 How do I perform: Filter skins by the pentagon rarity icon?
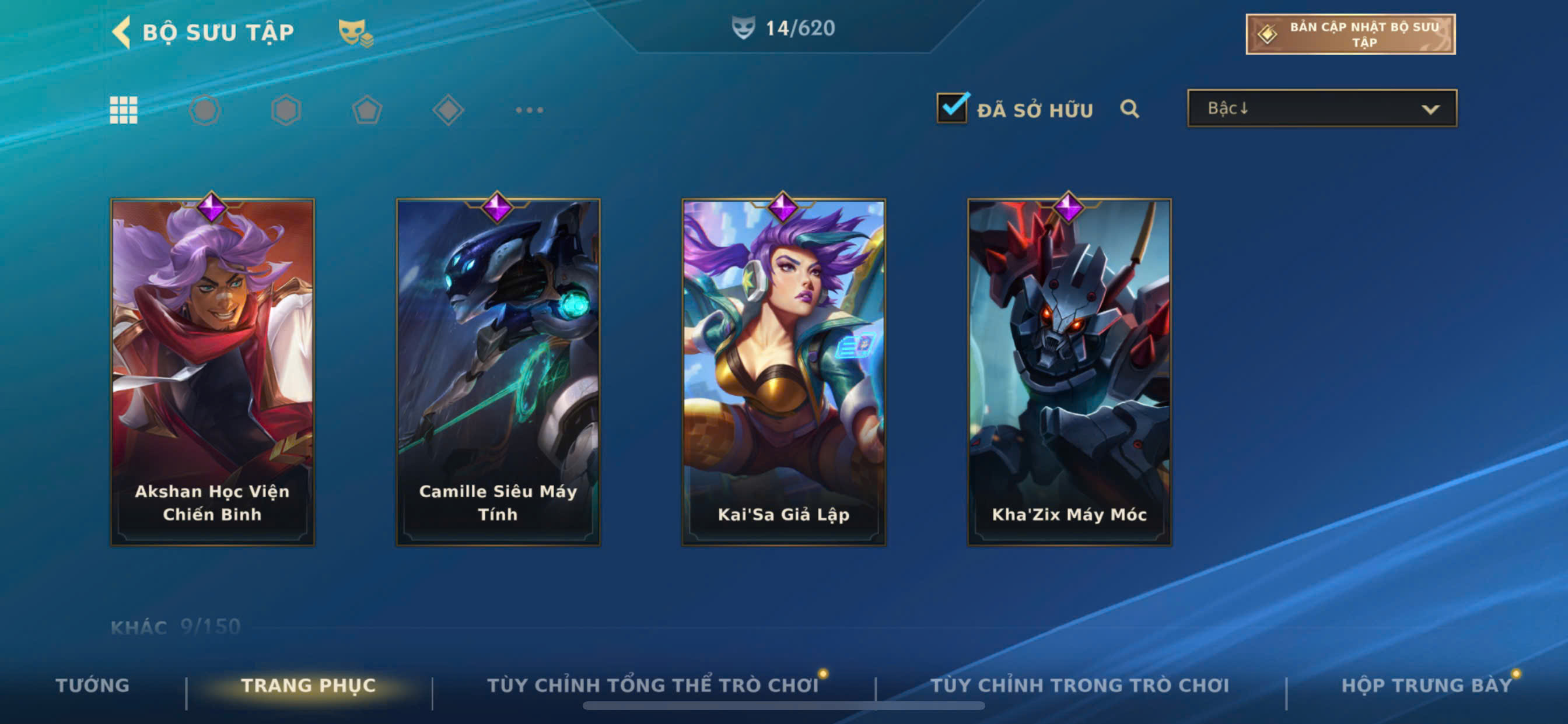click(x=367, y=110)
